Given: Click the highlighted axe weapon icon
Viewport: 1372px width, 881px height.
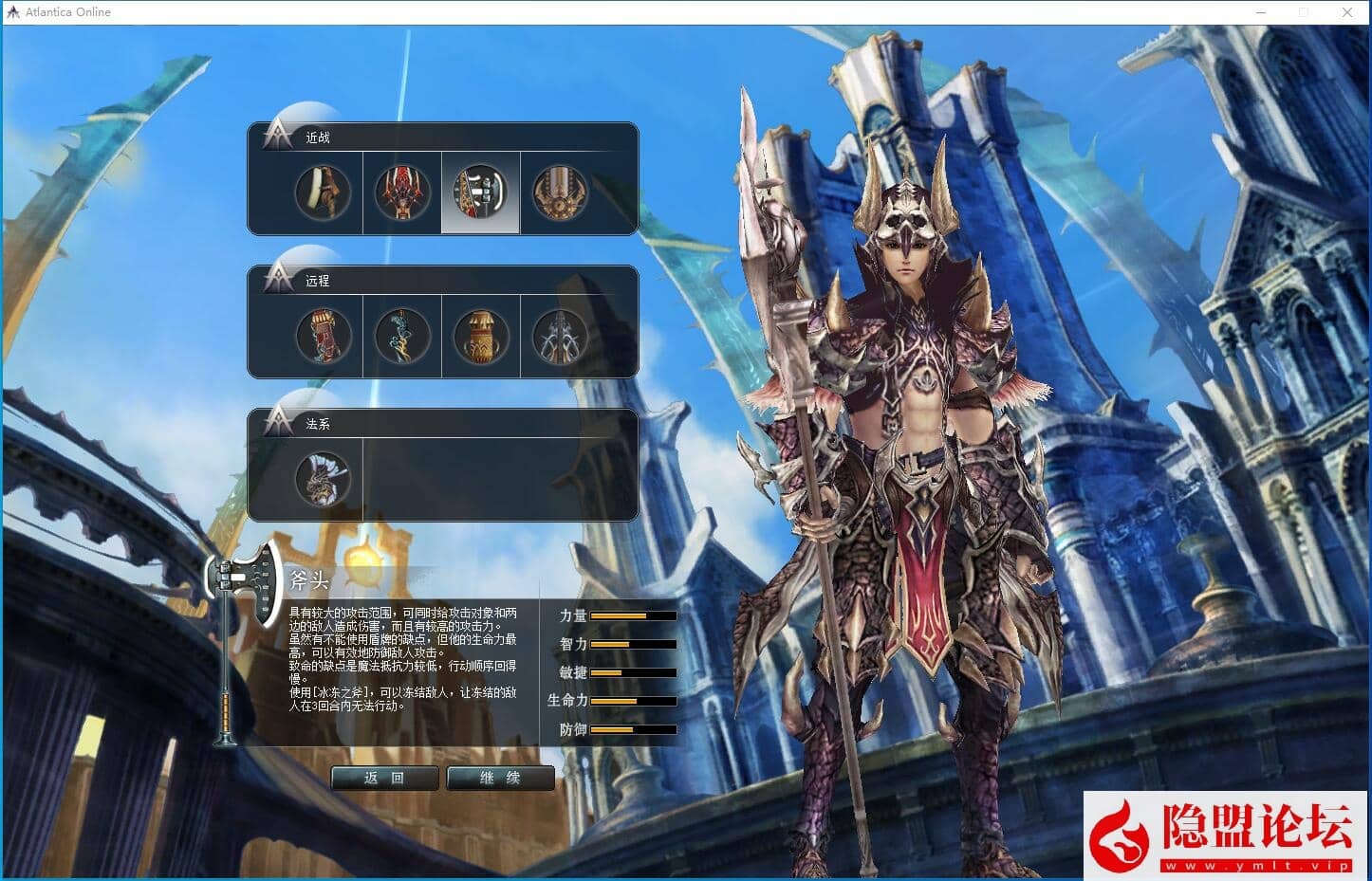Looking at the screenshot, I should click(x=479, y=193).
